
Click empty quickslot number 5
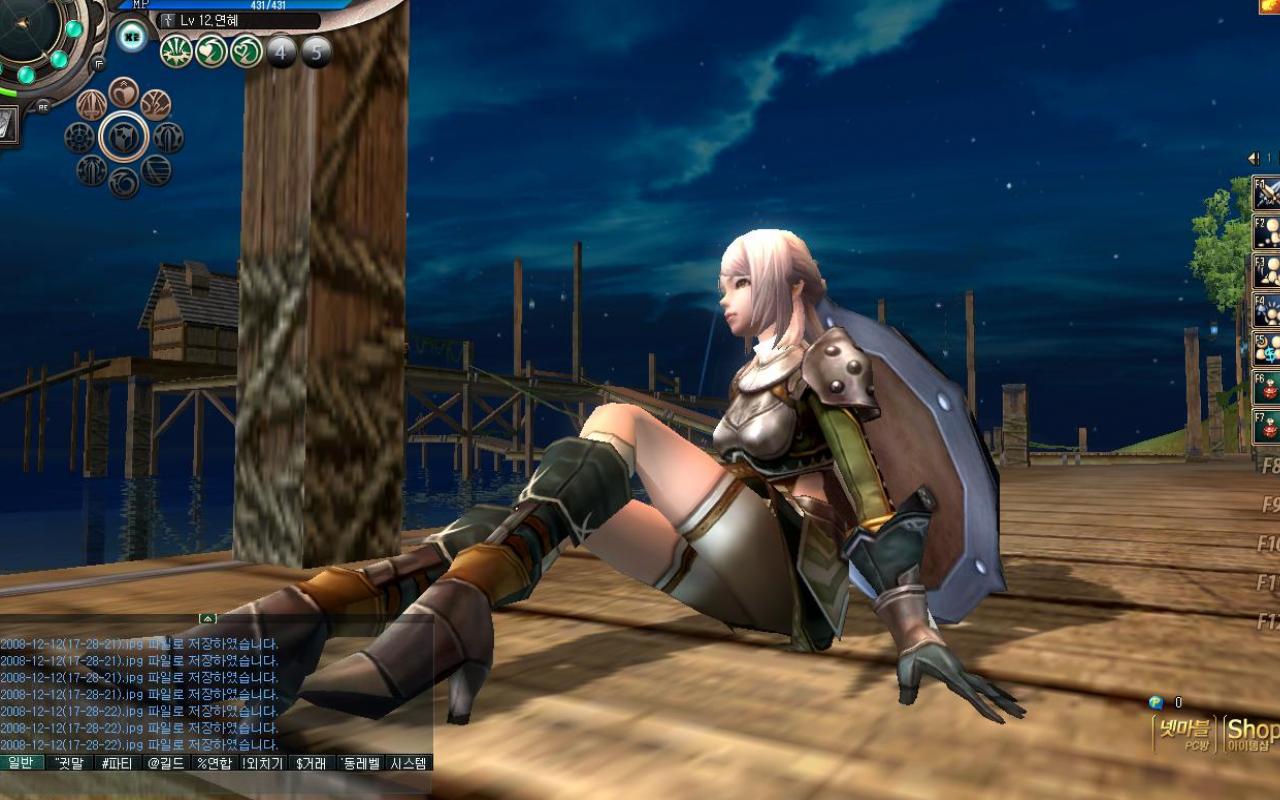(x=315, y=52)
